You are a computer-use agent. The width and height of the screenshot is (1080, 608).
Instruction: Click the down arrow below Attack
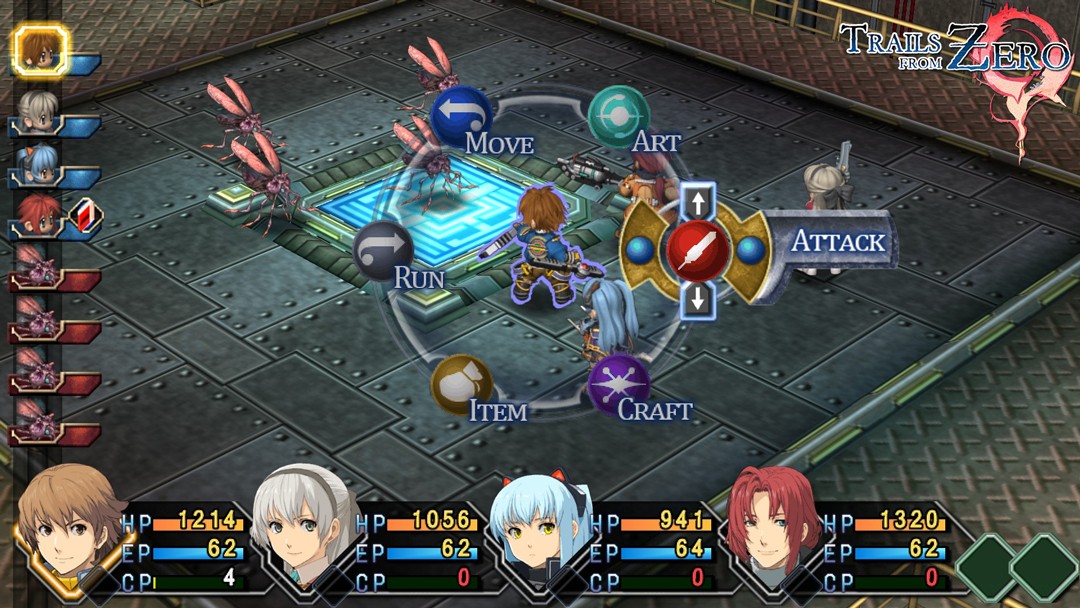pos(697,298)
